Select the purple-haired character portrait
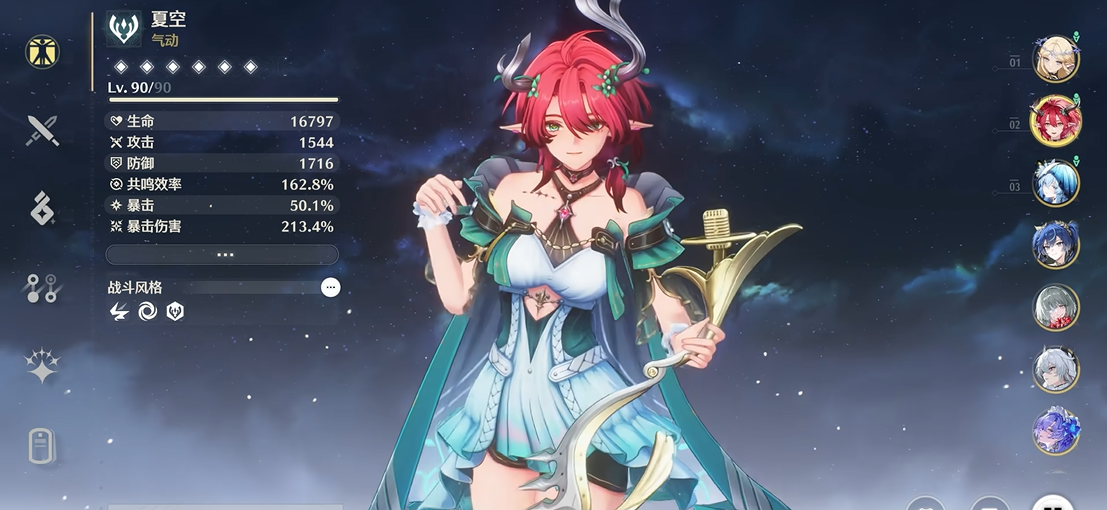Viewport: 1107px width, 510px height. 1055,432
